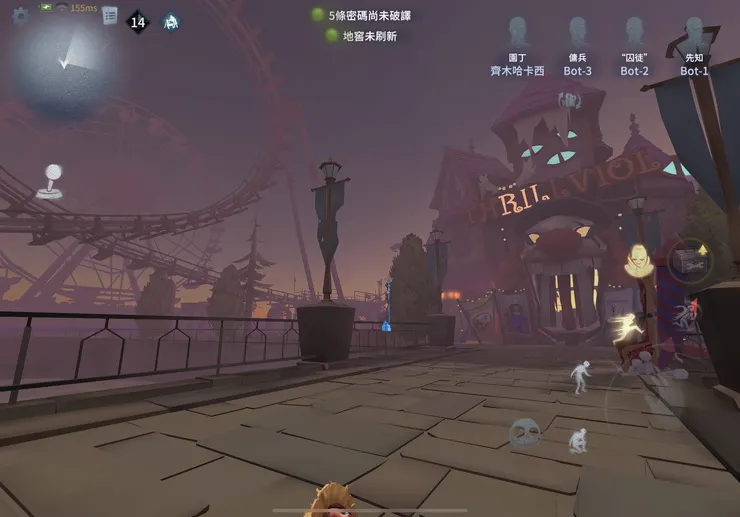
Task: Switch to the walking stance figure
Action: coord(580,376)
